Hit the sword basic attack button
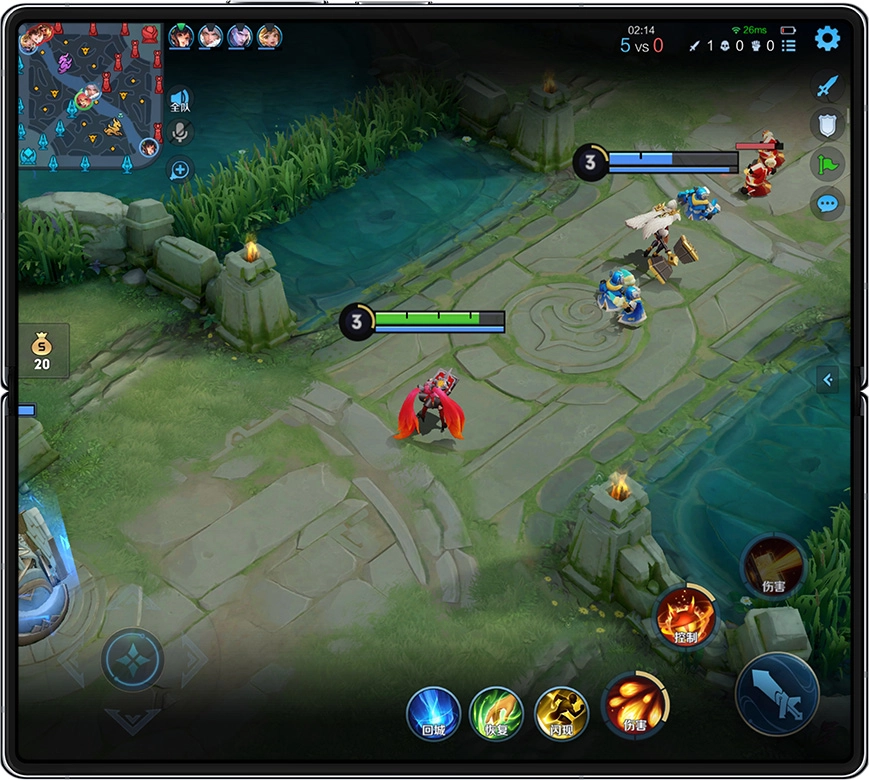The image size is (869, 780). [x=778, y=693]
